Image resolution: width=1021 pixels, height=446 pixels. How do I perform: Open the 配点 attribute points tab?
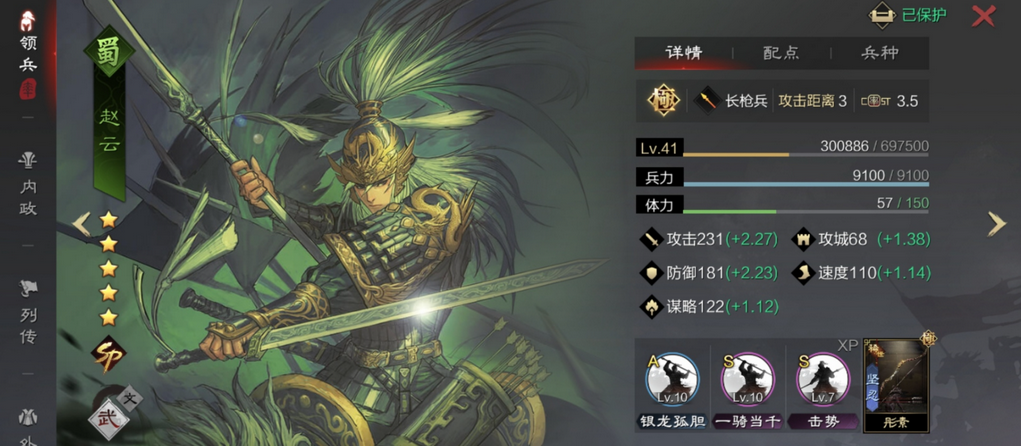[781, 53]
